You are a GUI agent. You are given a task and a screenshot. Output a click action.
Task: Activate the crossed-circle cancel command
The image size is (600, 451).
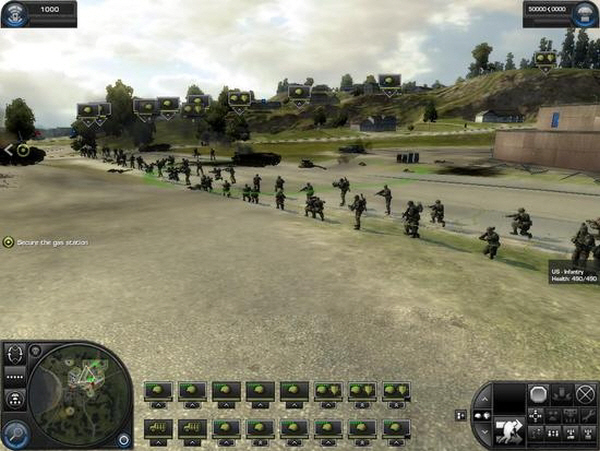point(585,394)
